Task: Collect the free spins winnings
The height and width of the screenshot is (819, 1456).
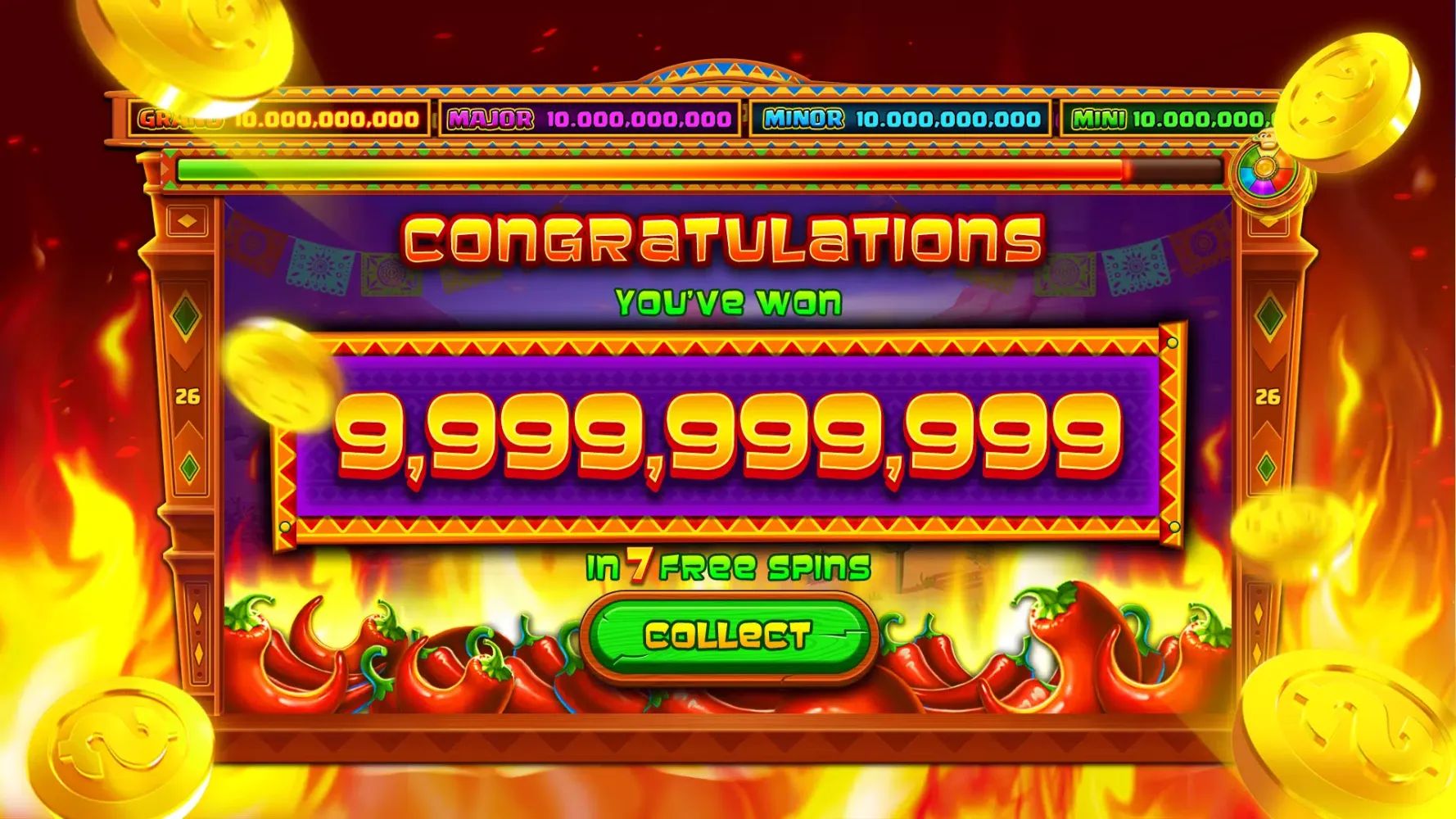Action: click(x=727, y=636)
